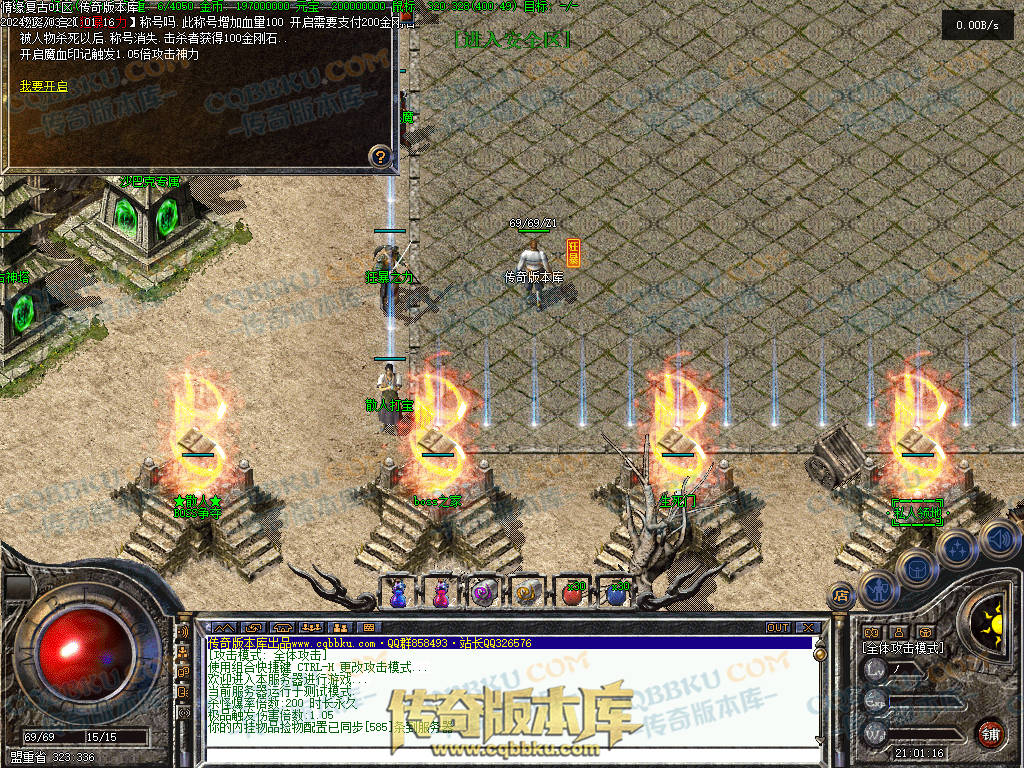
Task: Open the gold 店 shop button
Action: [x=841, y=595]
